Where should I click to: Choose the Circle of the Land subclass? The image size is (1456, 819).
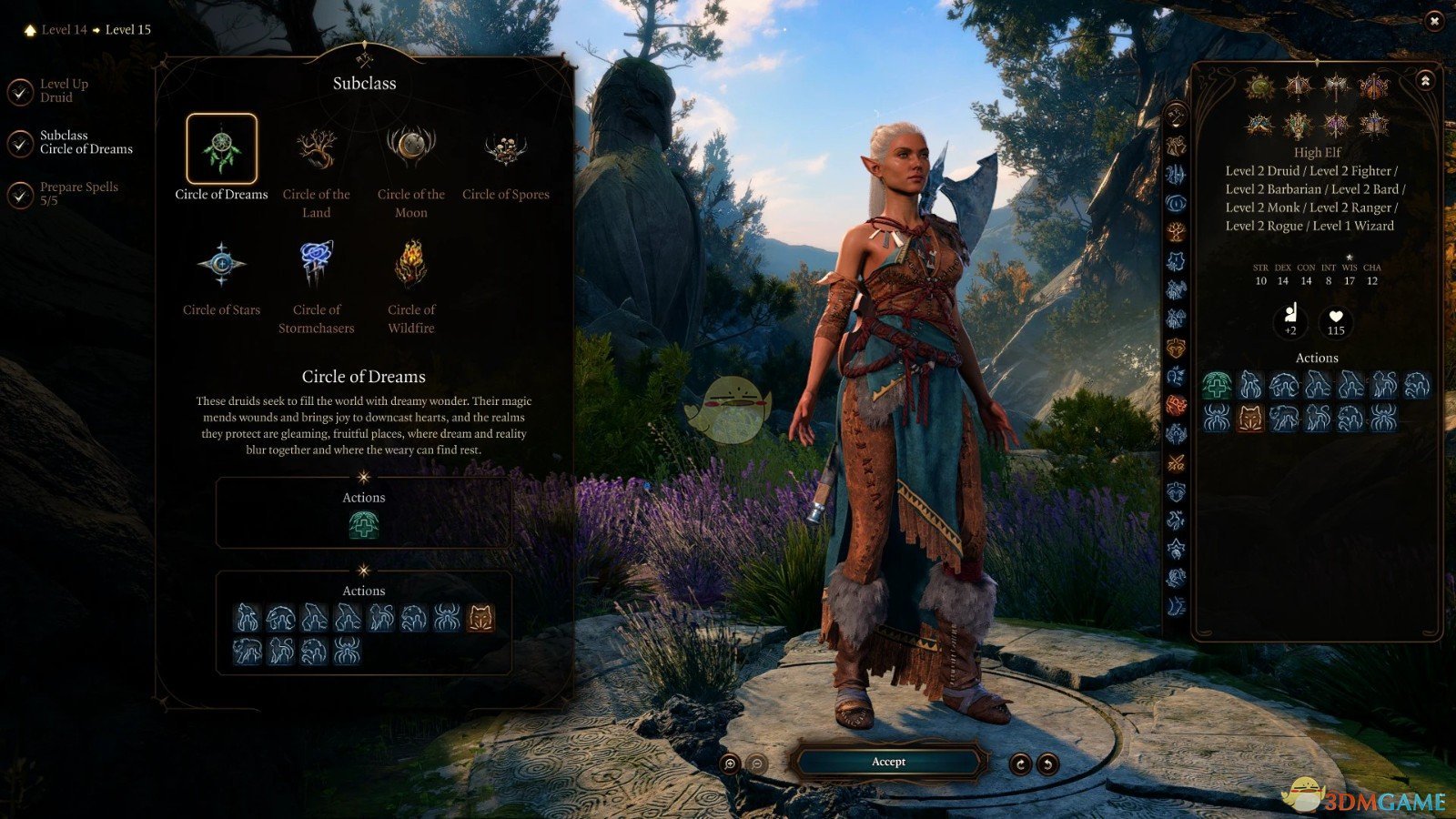click(x=316, y=149)
